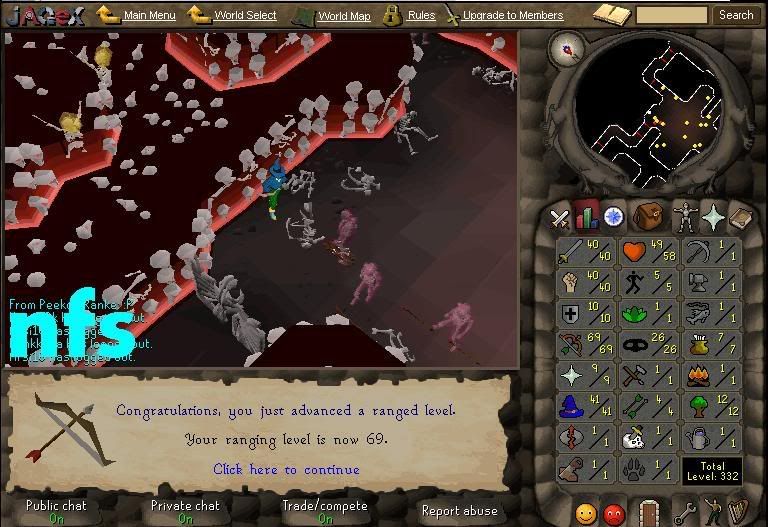Screen dimensions: 768x527
Task: Open the Main Menu link
Action: (148, 15)
